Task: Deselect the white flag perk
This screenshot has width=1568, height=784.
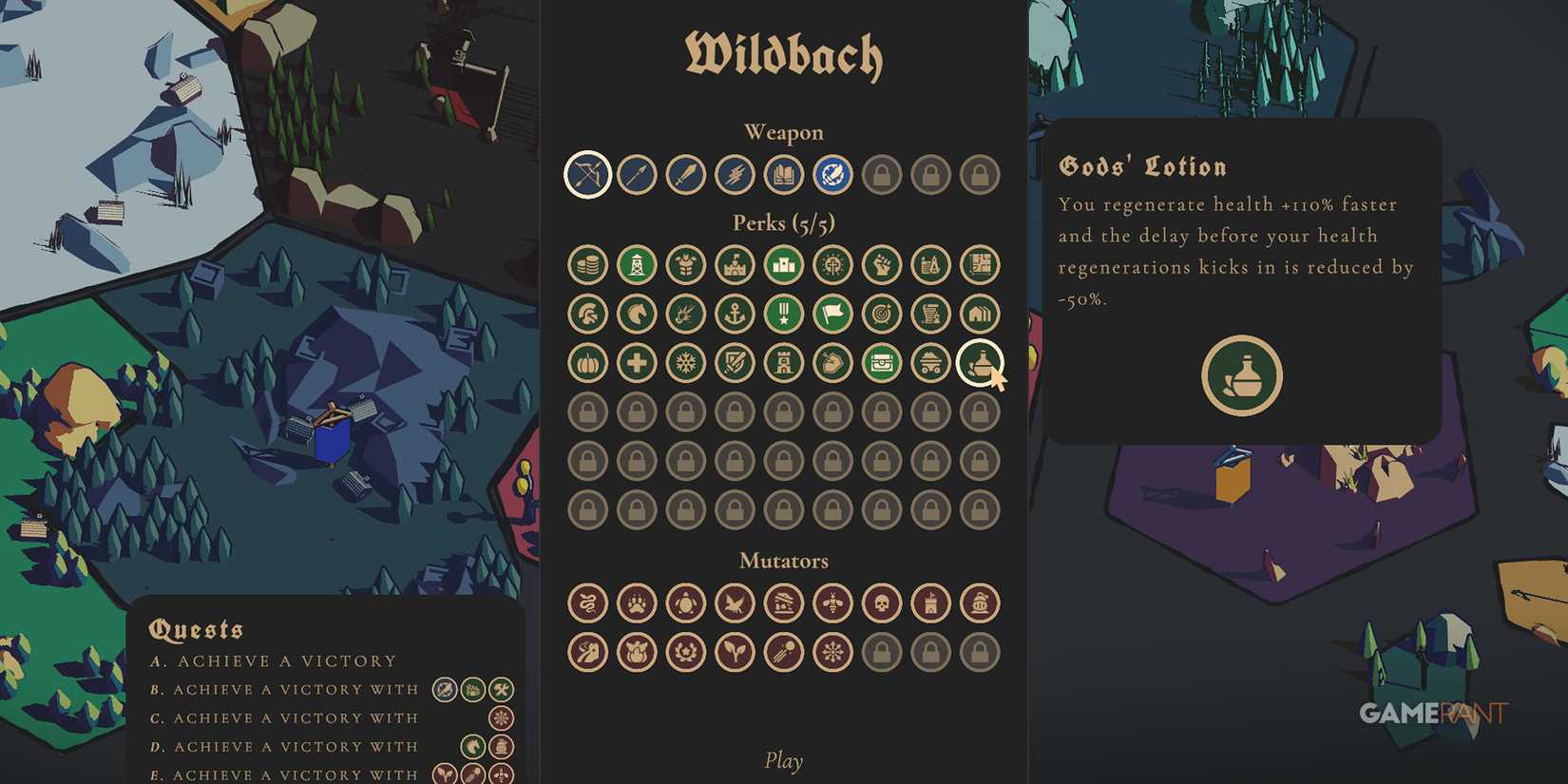Action: [833, 313]
